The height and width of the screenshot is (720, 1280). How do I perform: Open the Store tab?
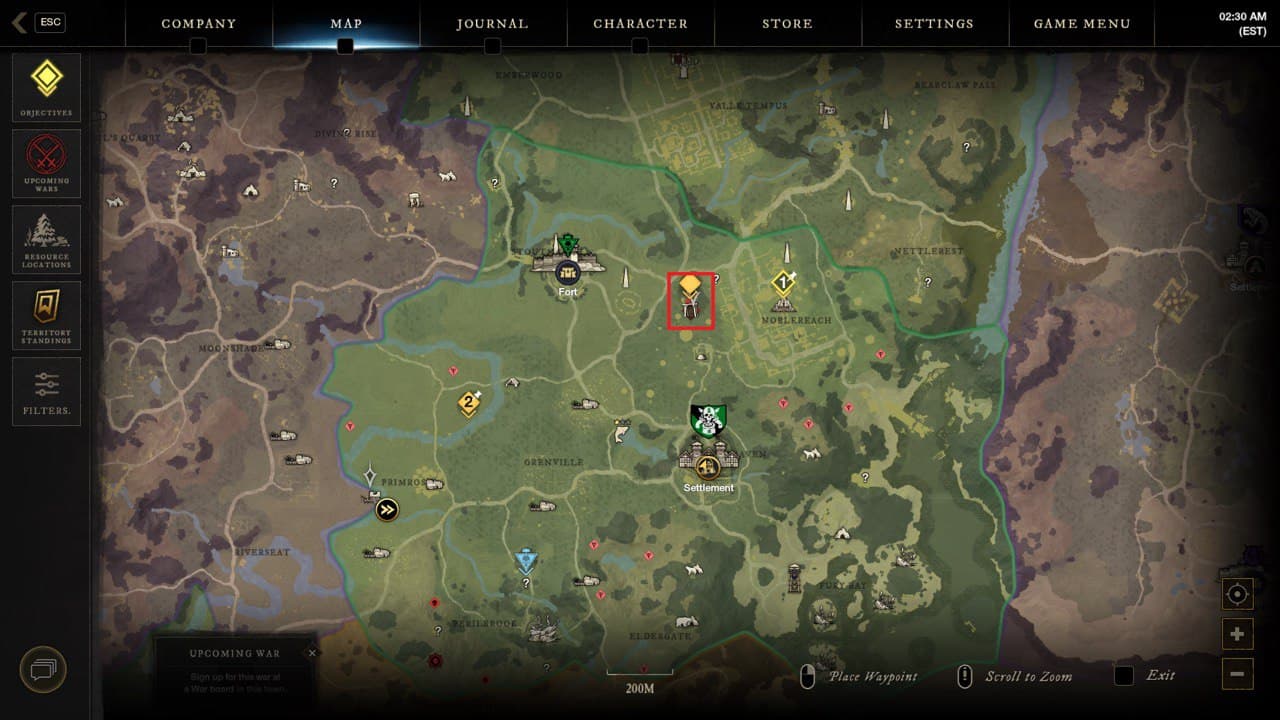point(787,24)
